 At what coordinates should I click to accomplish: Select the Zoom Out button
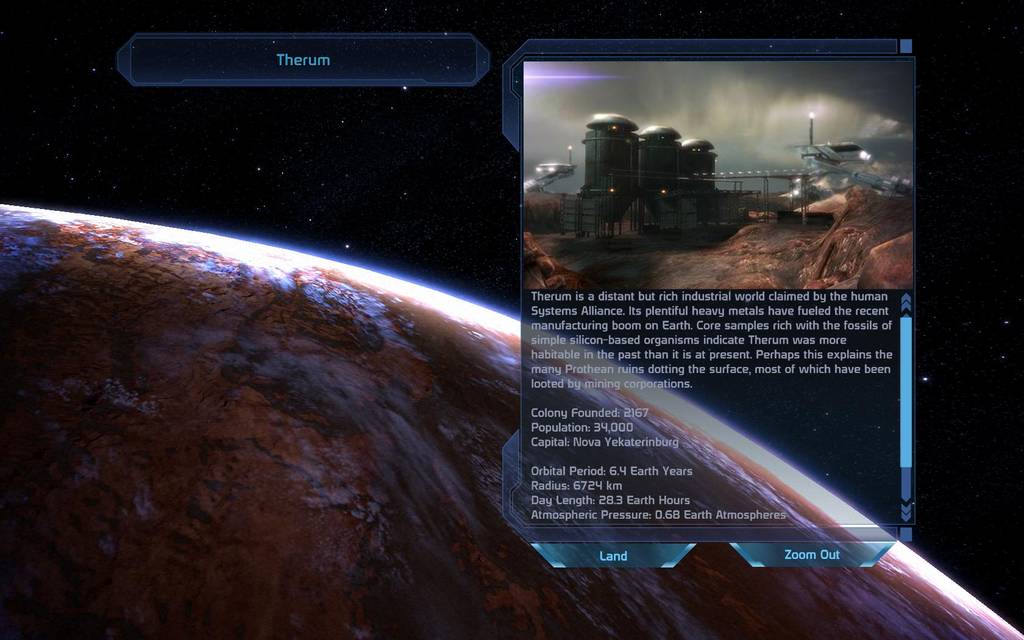[811, 554]
